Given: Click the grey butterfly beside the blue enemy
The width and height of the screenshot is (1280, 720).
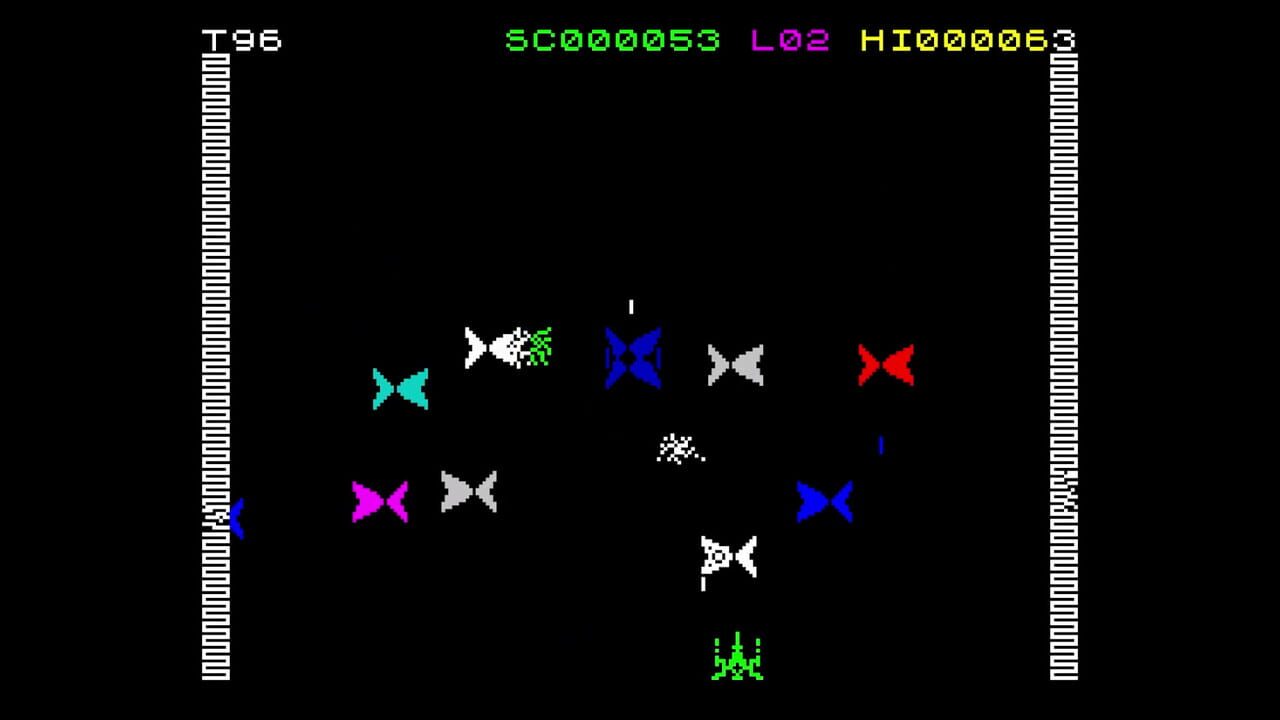Looking at the screenshot, I should [x=735, y=365].
